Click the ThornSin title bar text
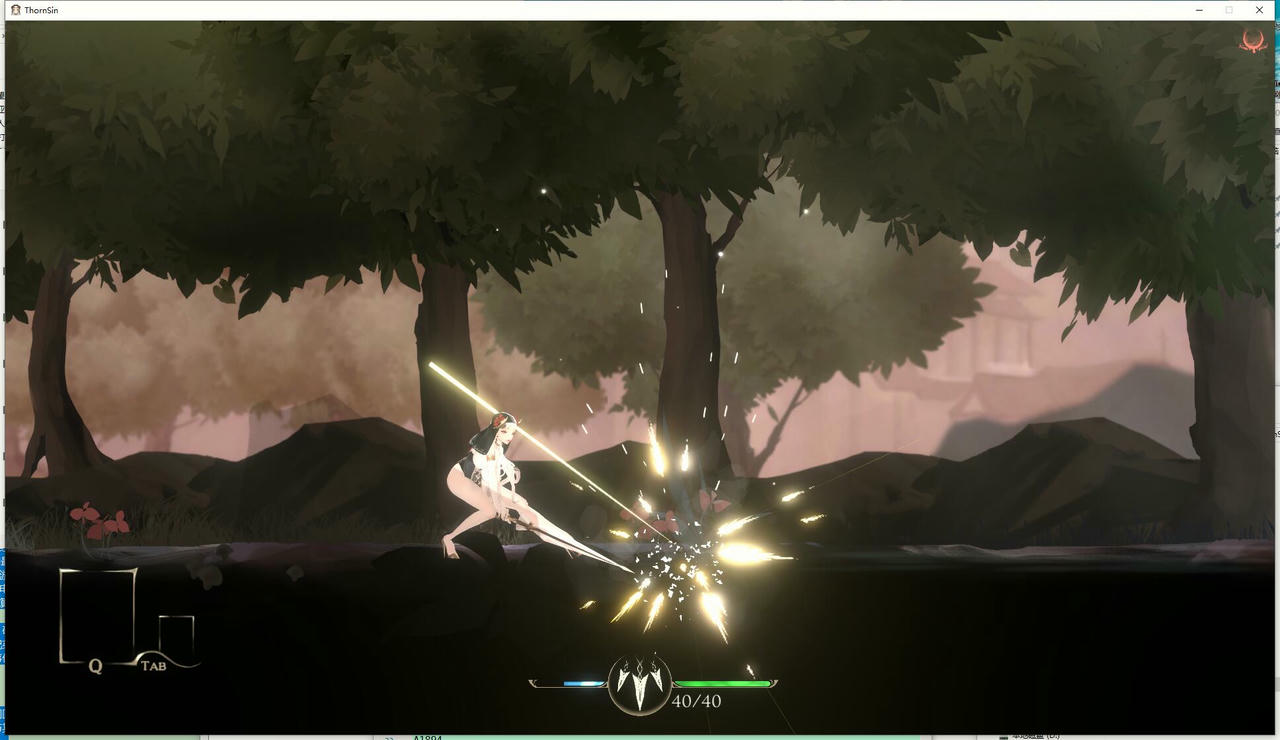Viewport: 1280px width, 740px height. click(43, 10)
